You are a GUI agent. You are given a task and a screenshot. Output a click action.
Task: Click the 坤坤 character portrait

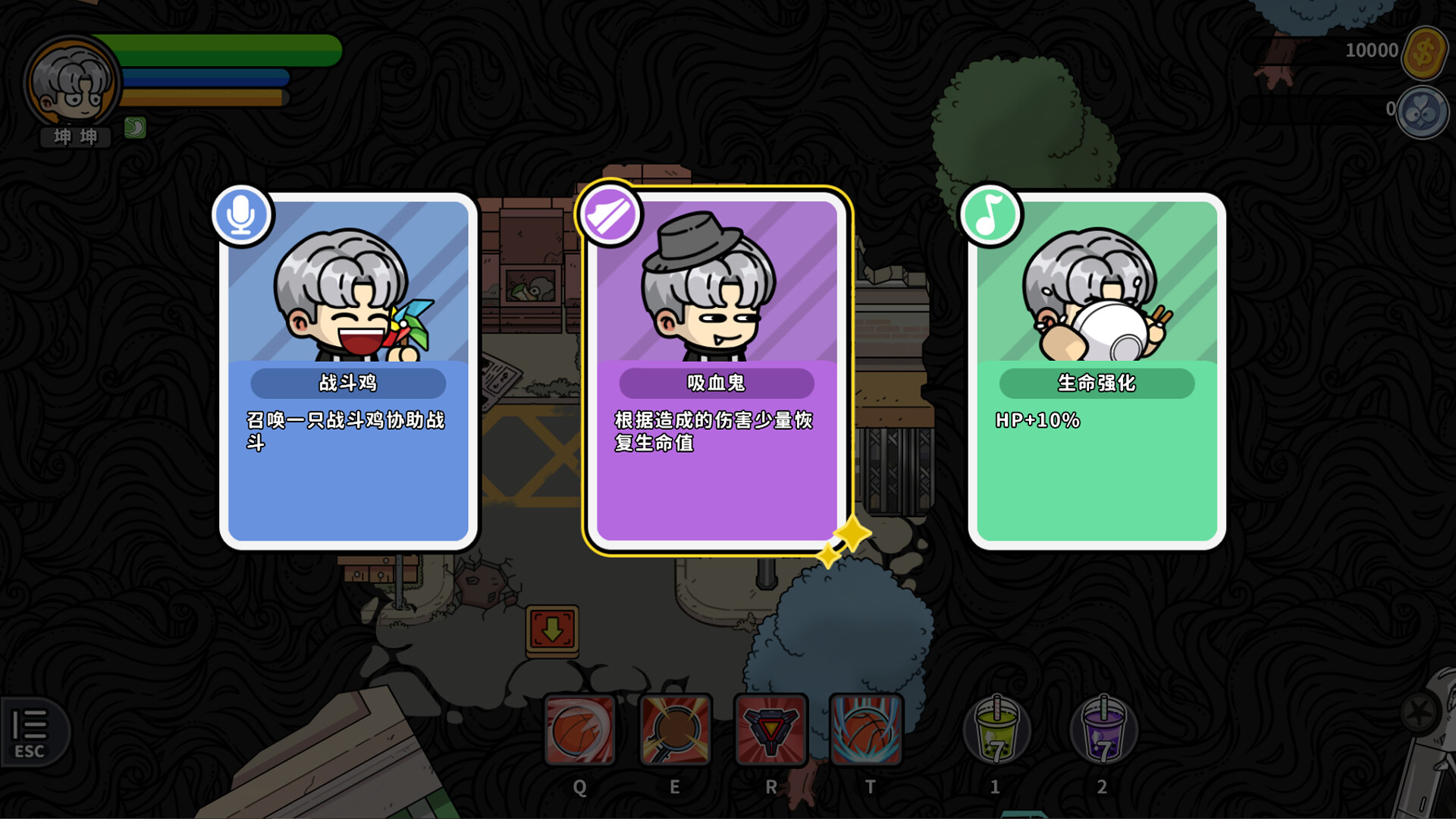[x=72, y=82]
